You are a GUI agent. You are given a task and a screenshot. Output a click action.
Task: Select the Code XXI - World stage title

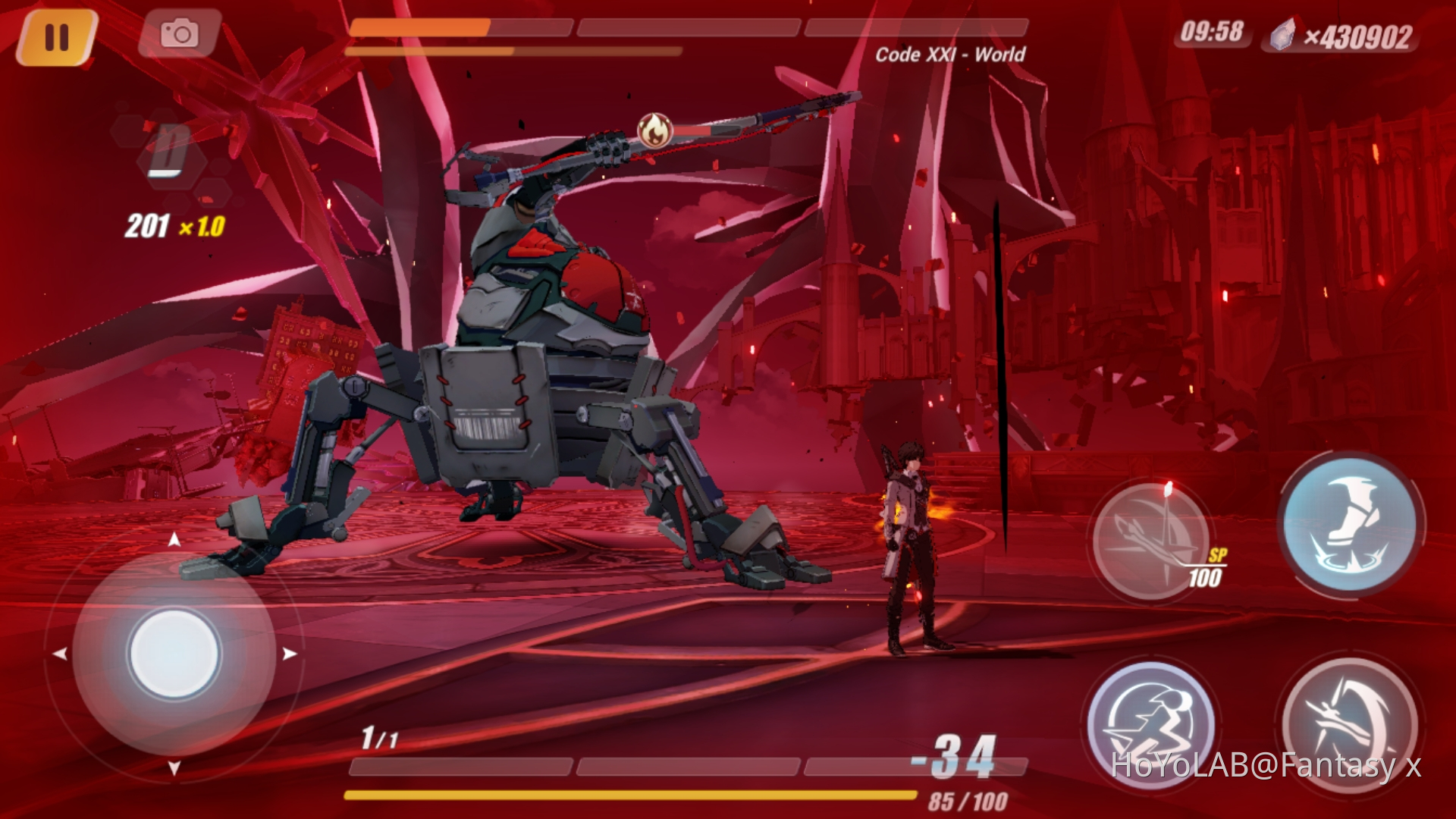point(949,54)
